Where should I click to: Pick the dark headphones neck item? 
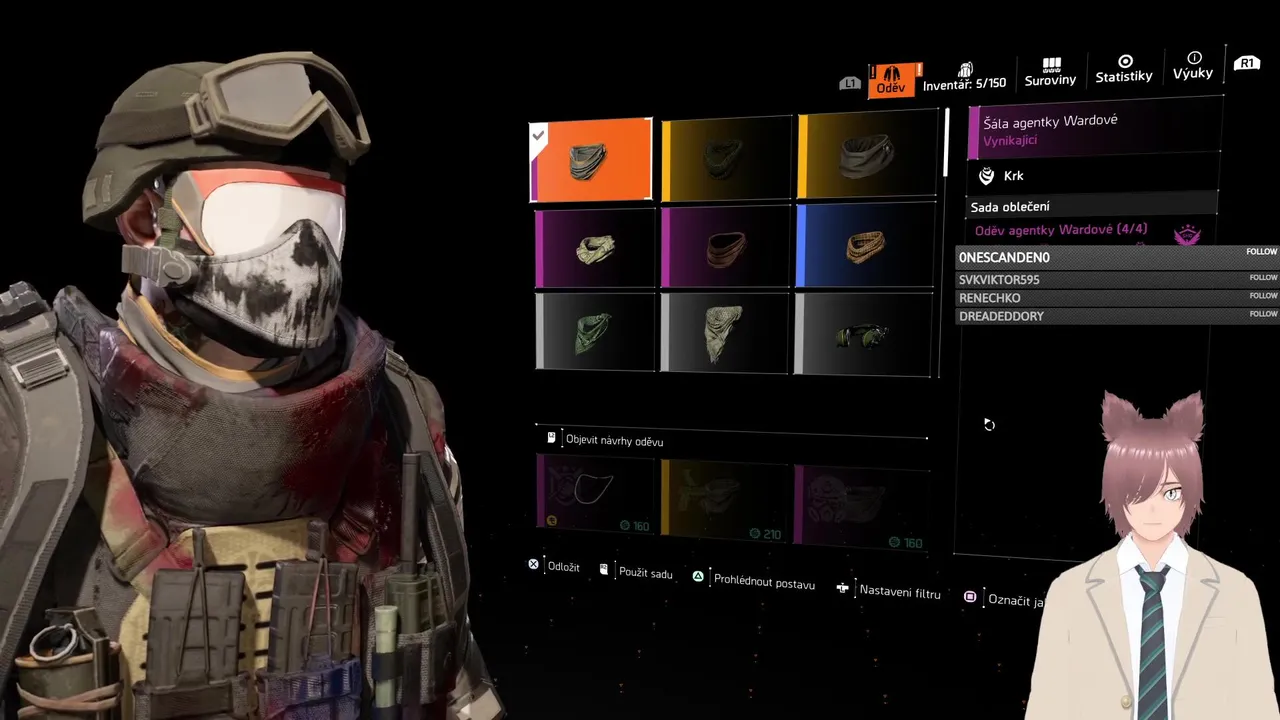pos(865,335)
